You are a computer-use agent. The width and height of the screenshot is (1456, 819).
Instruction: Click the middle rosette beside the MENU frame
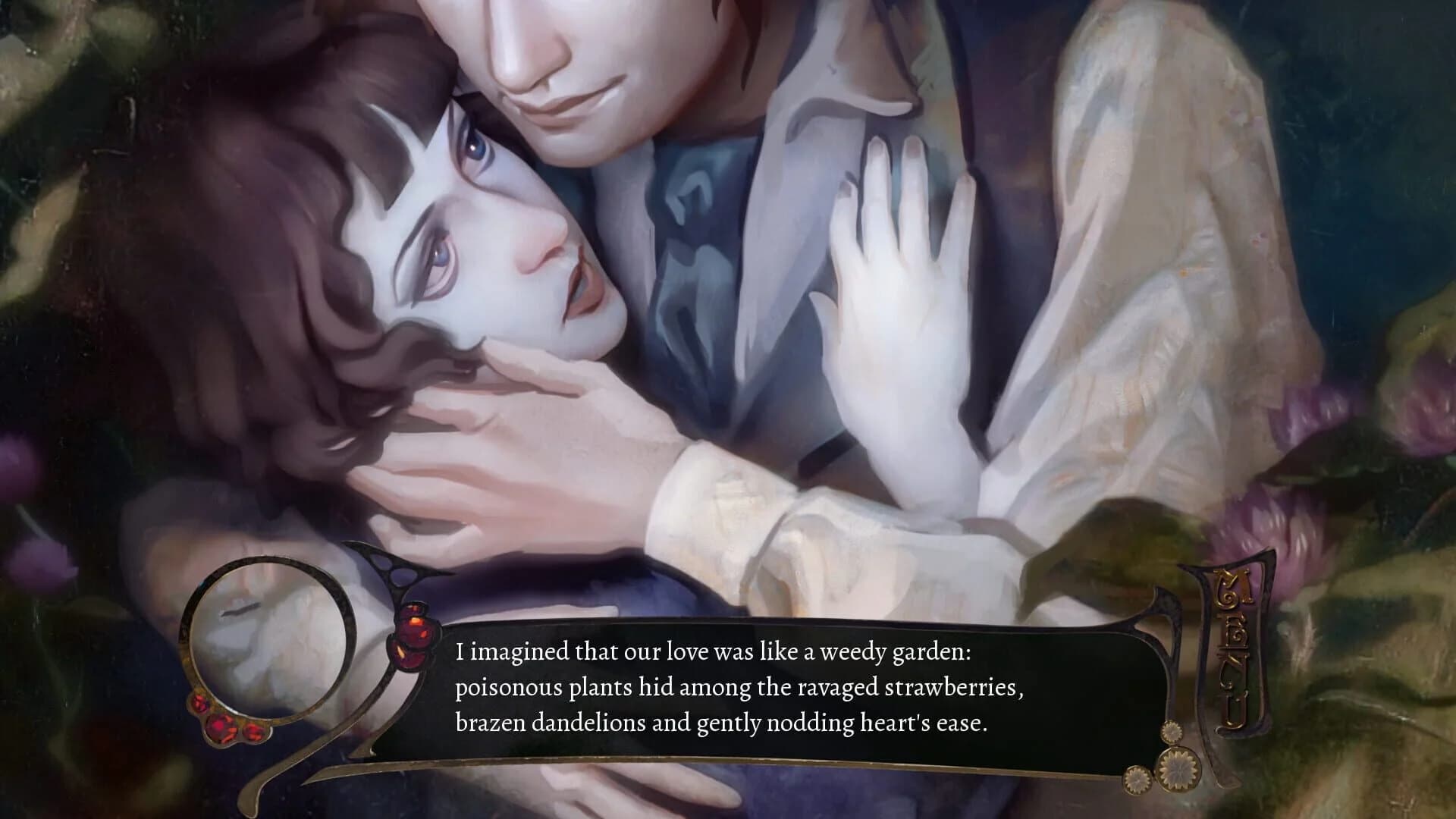[x=1172, y=730]
